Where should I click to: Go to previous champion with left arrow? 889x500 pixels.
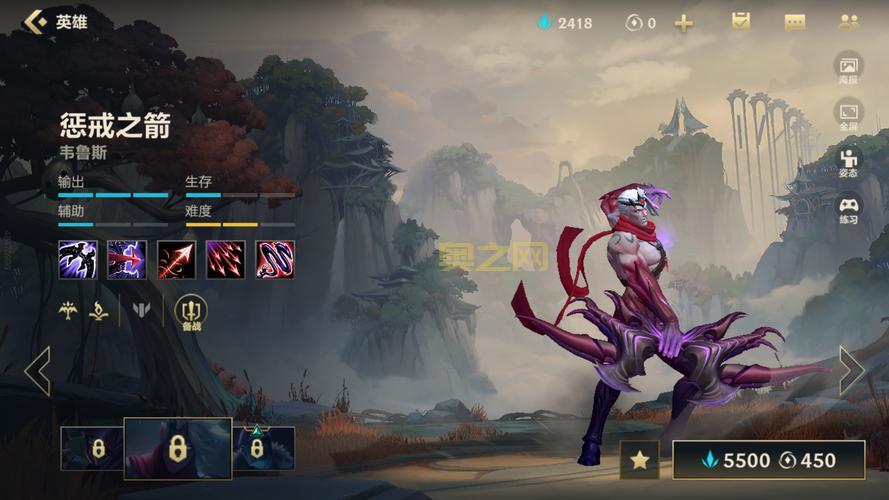(37, 371)
